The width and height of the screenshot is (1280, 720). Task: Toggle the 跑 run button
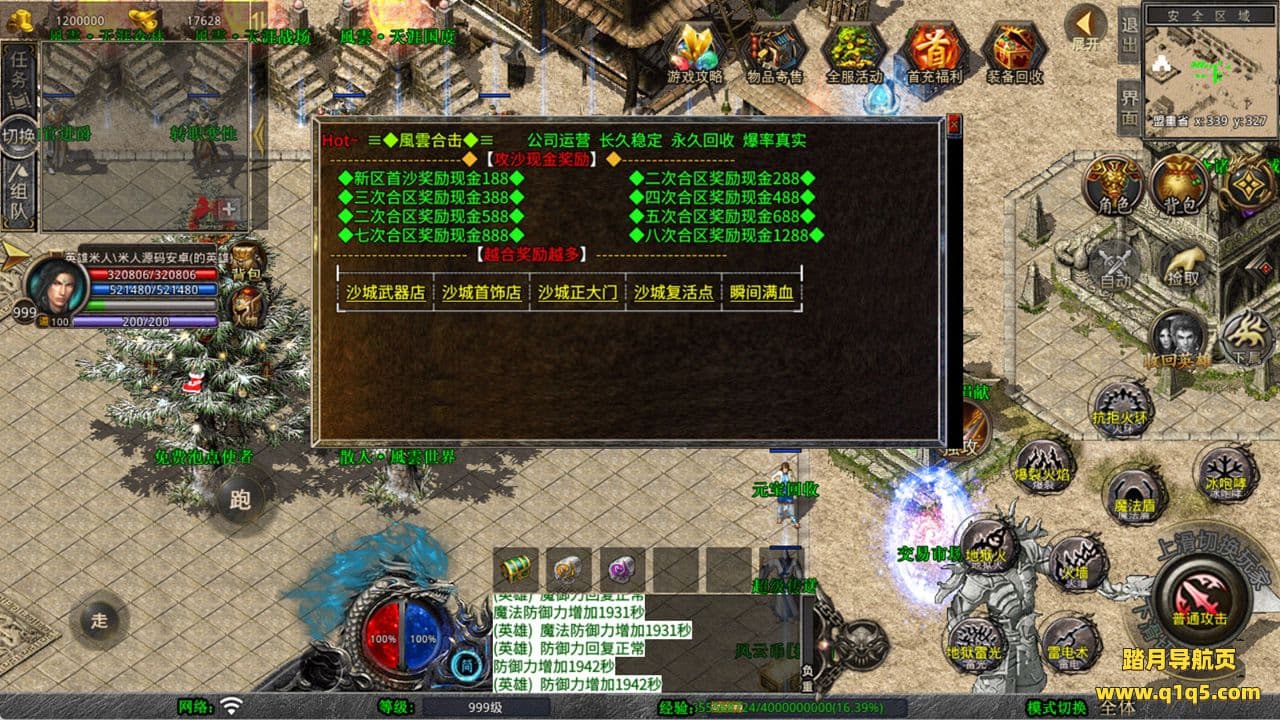click(x=240, y=499)
